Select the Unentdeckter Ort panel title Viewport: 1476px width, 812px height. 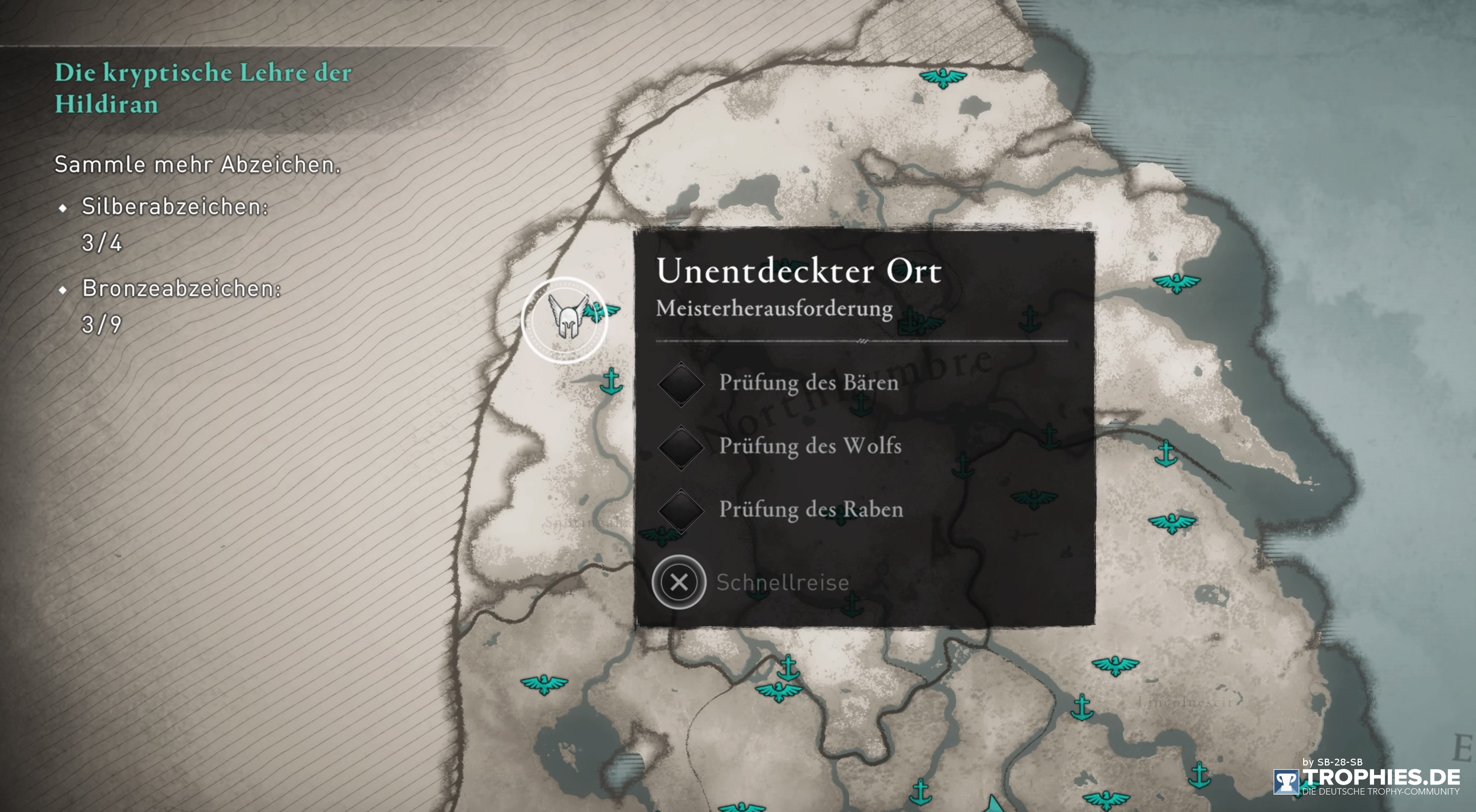(800, 271)
